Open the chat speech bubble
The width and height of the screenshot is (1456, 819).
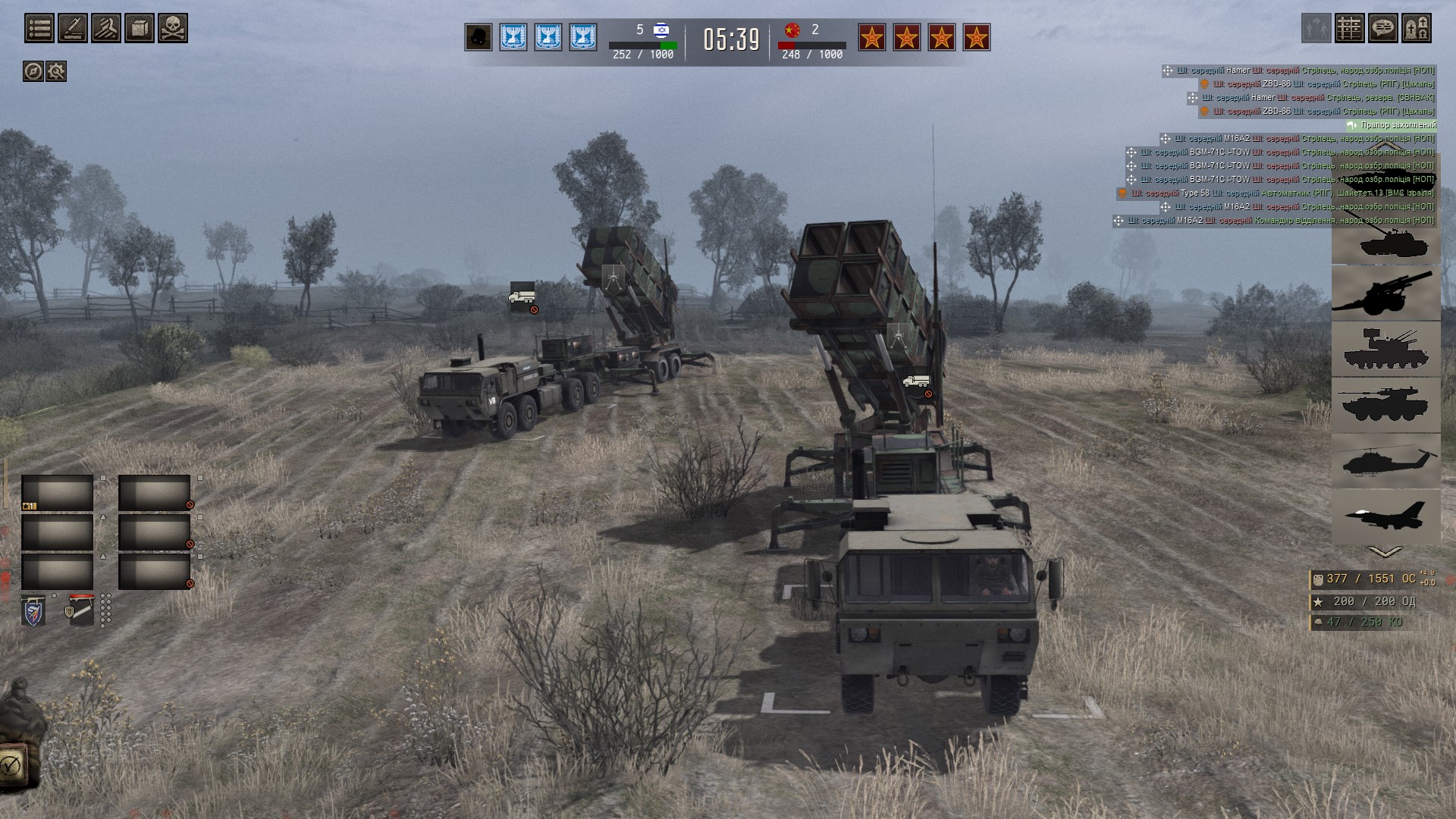1383,29
